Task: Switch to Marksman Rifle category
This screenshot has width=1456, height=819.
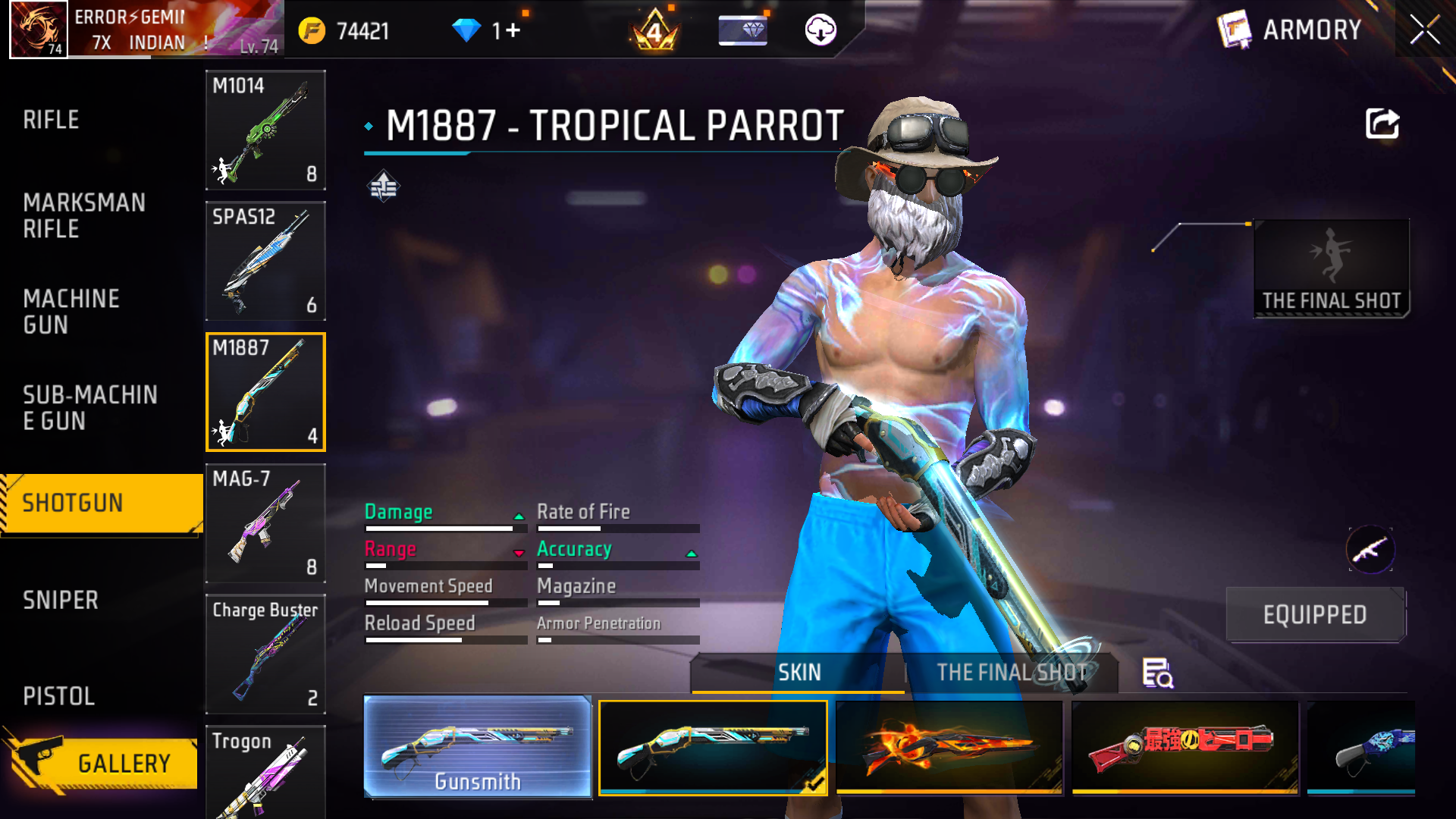Action: coord(83,215)
